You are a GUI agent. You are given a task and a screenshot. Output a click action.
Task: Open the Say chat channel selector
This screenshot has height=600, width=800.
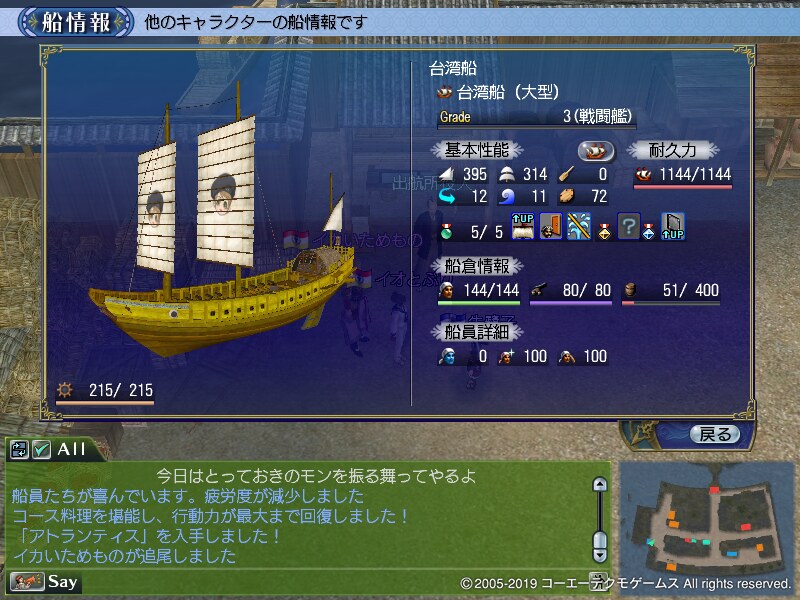(45, 581)
